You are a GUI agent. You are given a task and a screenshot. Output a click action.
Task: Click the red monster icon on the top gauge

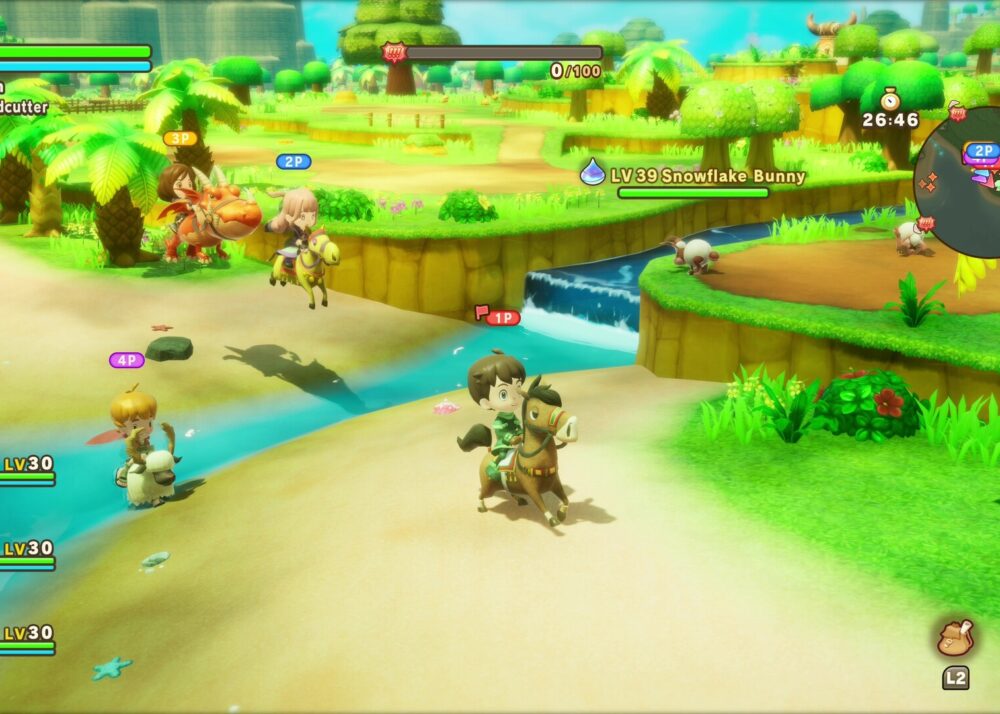(393, 52)
